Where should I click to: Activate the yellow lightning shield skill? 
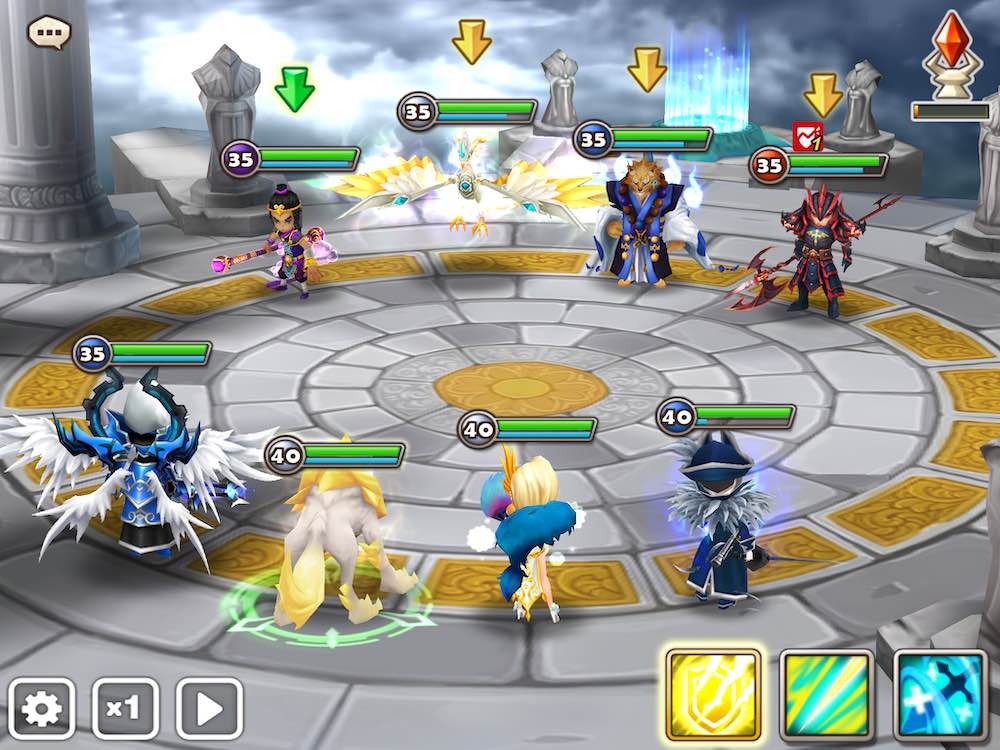click(713, 693)
